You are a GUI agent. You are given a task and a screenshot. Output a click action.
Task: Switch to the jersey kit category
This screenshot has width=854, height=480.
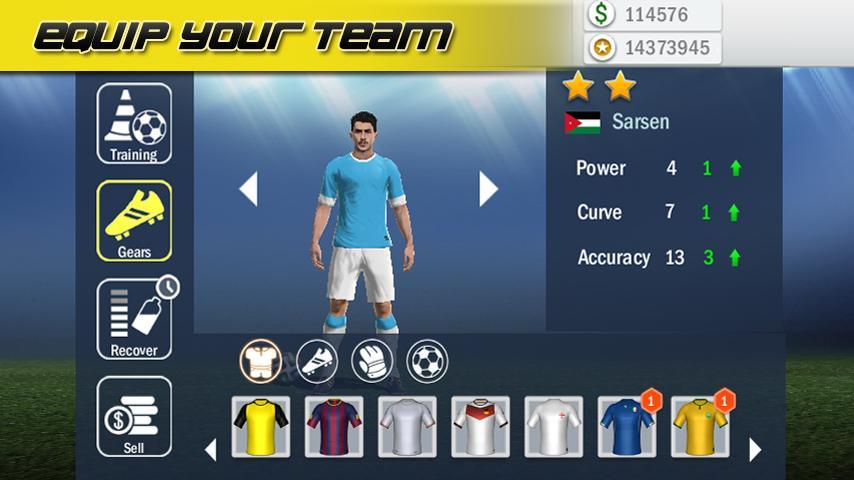tap(260, 360)
